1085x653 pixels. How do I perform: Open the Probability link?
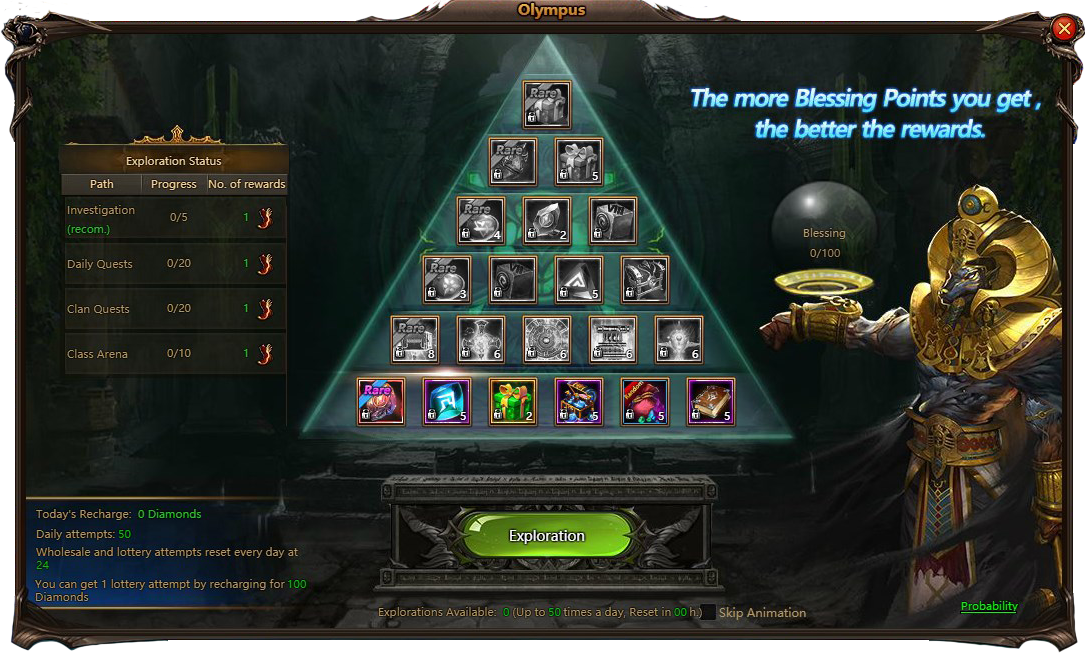pyautogui.click(x=989, y=606)
